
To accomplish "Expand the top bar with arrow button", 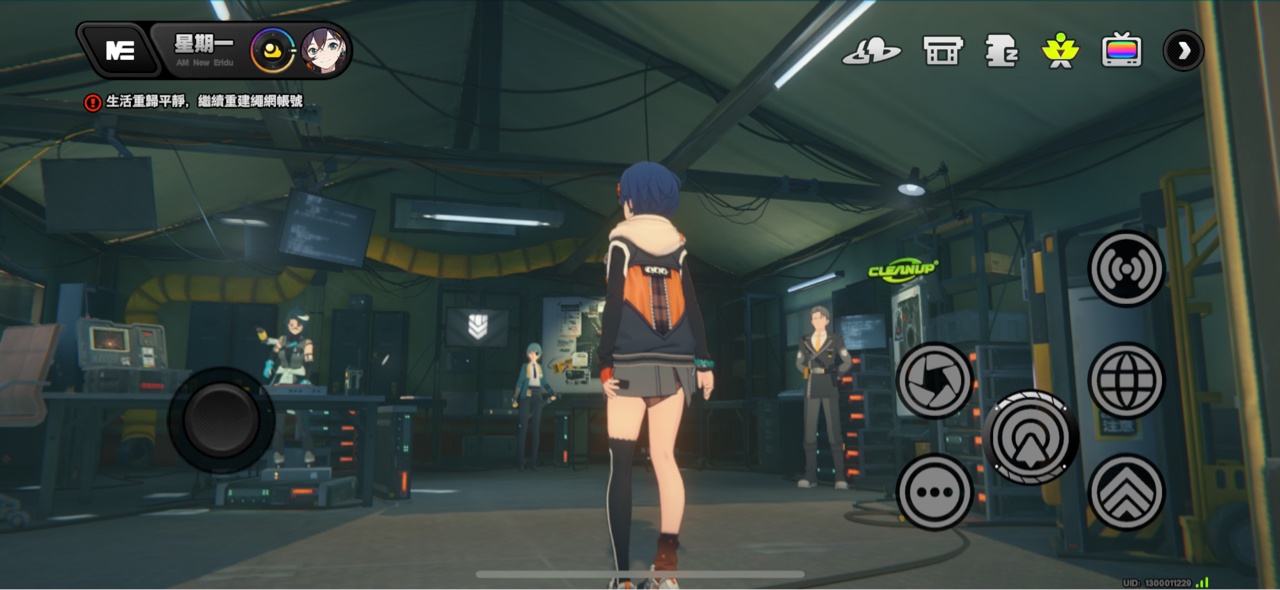I will tap(1183, 50).
